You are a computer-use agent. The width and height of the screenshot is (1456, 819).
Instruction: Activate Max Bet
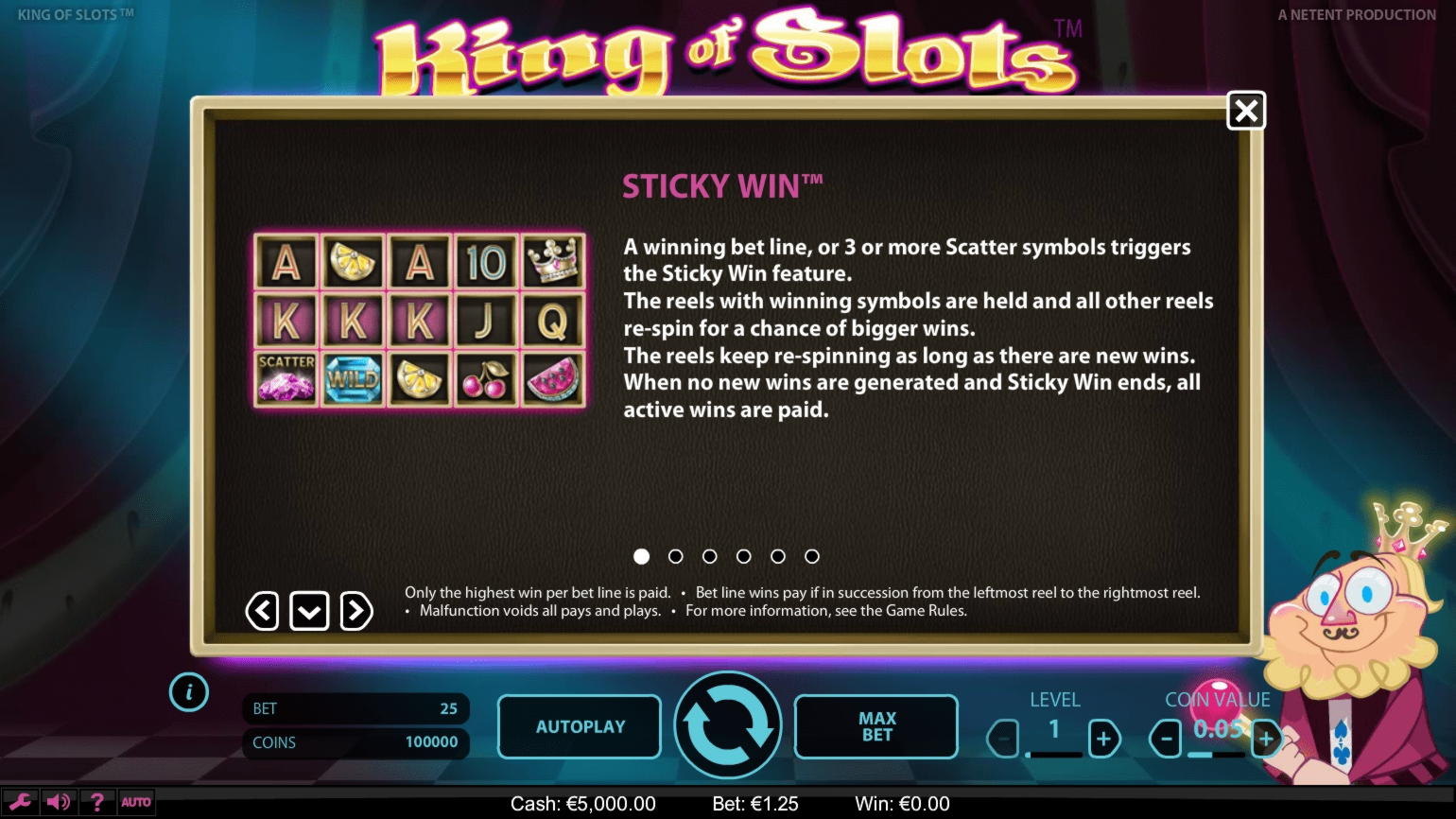point(875,726)
